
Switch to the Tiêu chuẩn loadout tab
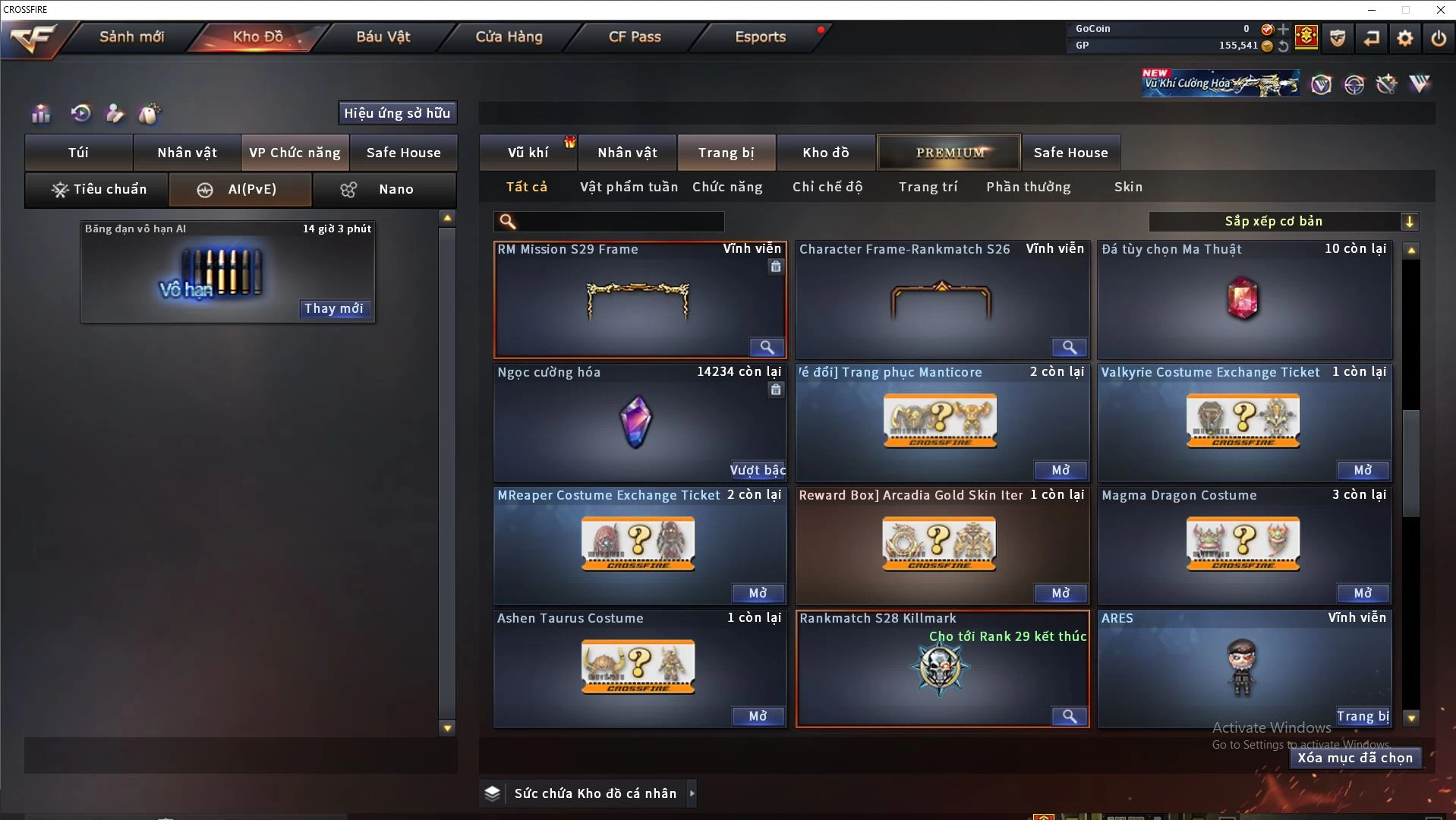tap(98, 189)
